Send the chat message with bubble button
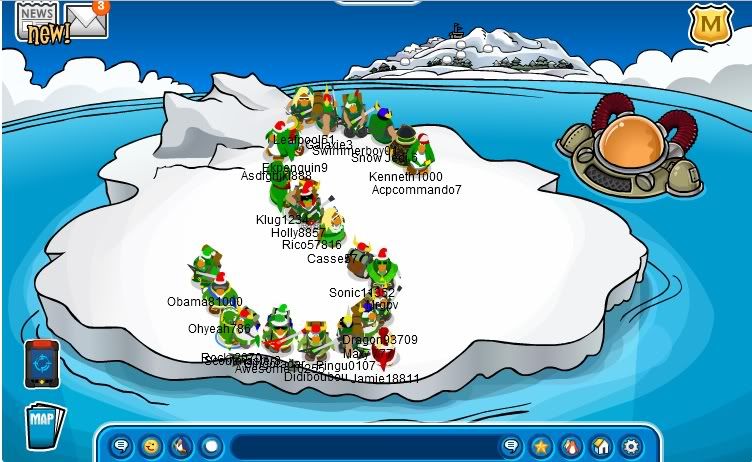The height and width of the screenshot is (462, 752). 511,445
